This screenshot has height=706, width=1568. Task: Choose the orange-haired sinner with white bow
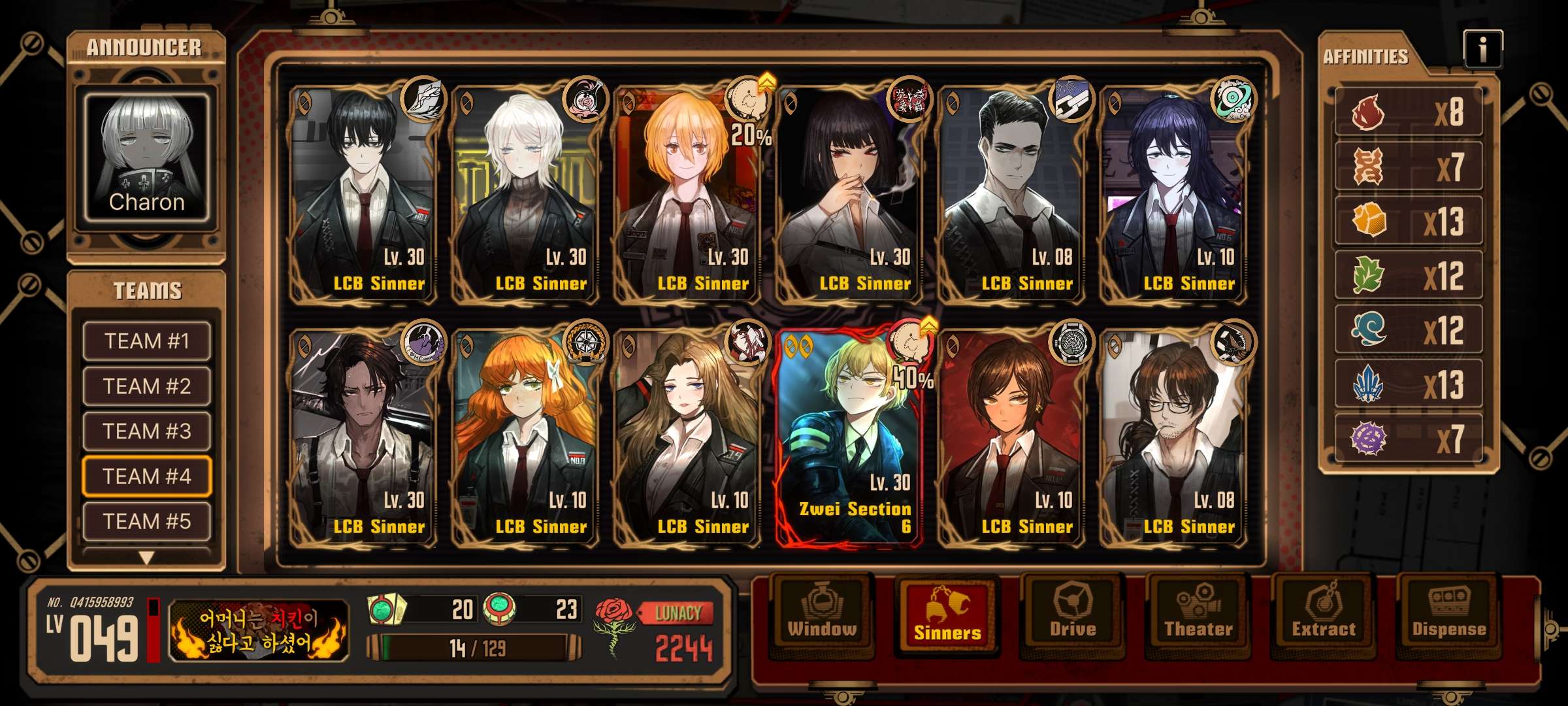click(525, 438)
